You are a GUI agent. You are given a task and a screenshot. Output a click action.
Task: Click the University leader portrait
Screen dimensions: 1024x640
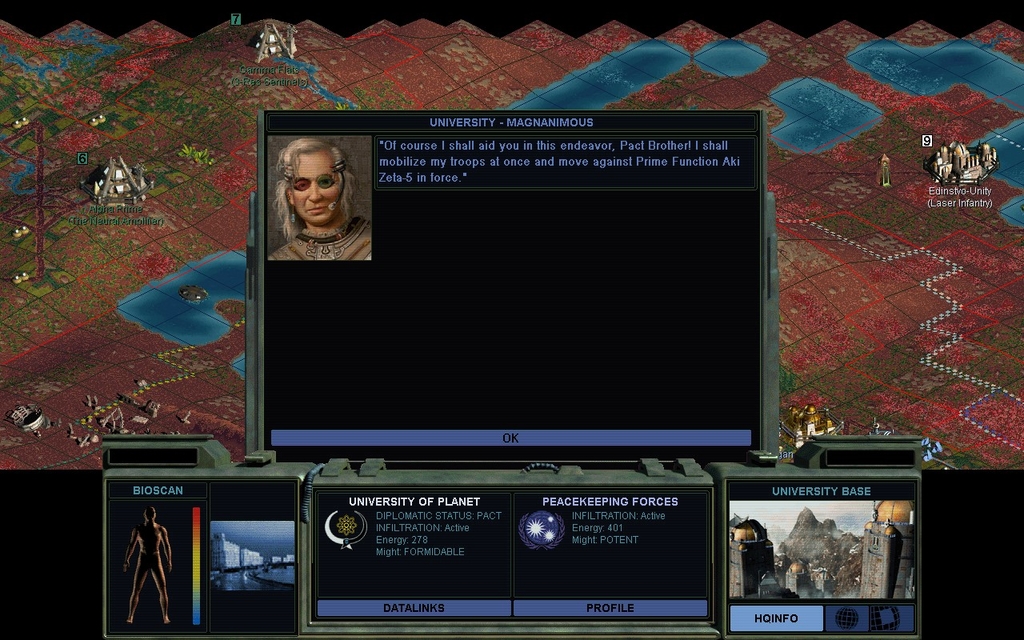click(x=320, y=198)
